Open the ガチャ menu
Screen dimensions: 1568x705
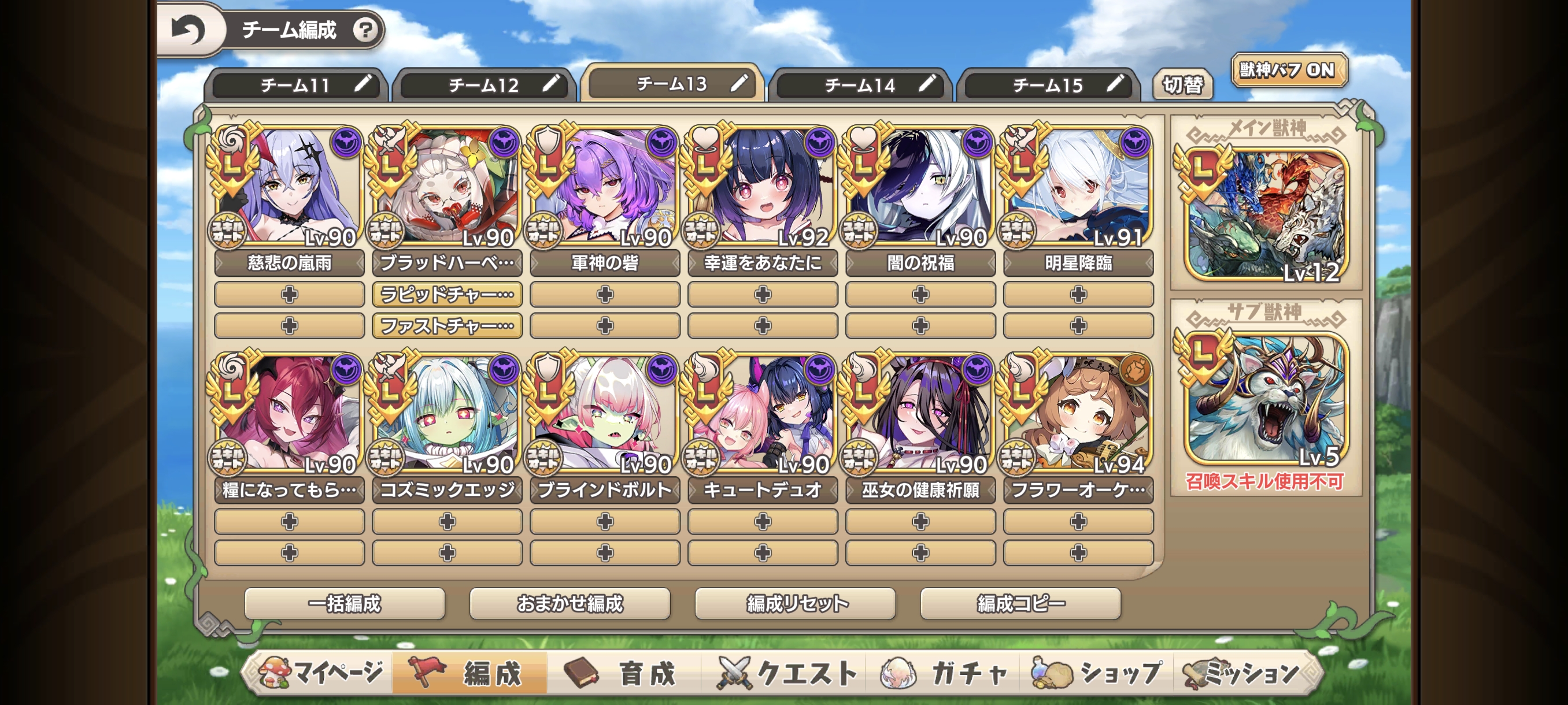[x=945, y=673]
